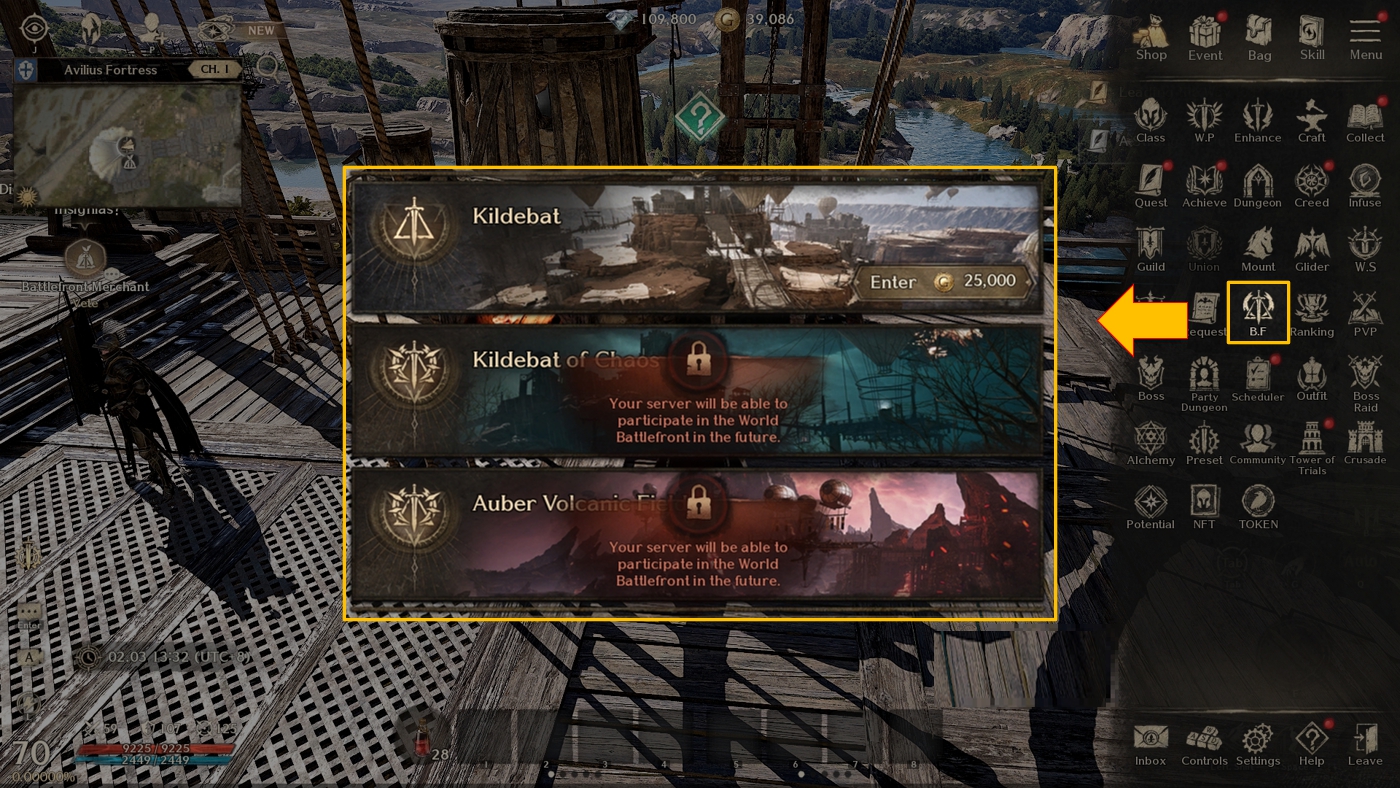The image size is (1400, 788).
Task: Open game Settings gear
Action: coord(1257,744)
